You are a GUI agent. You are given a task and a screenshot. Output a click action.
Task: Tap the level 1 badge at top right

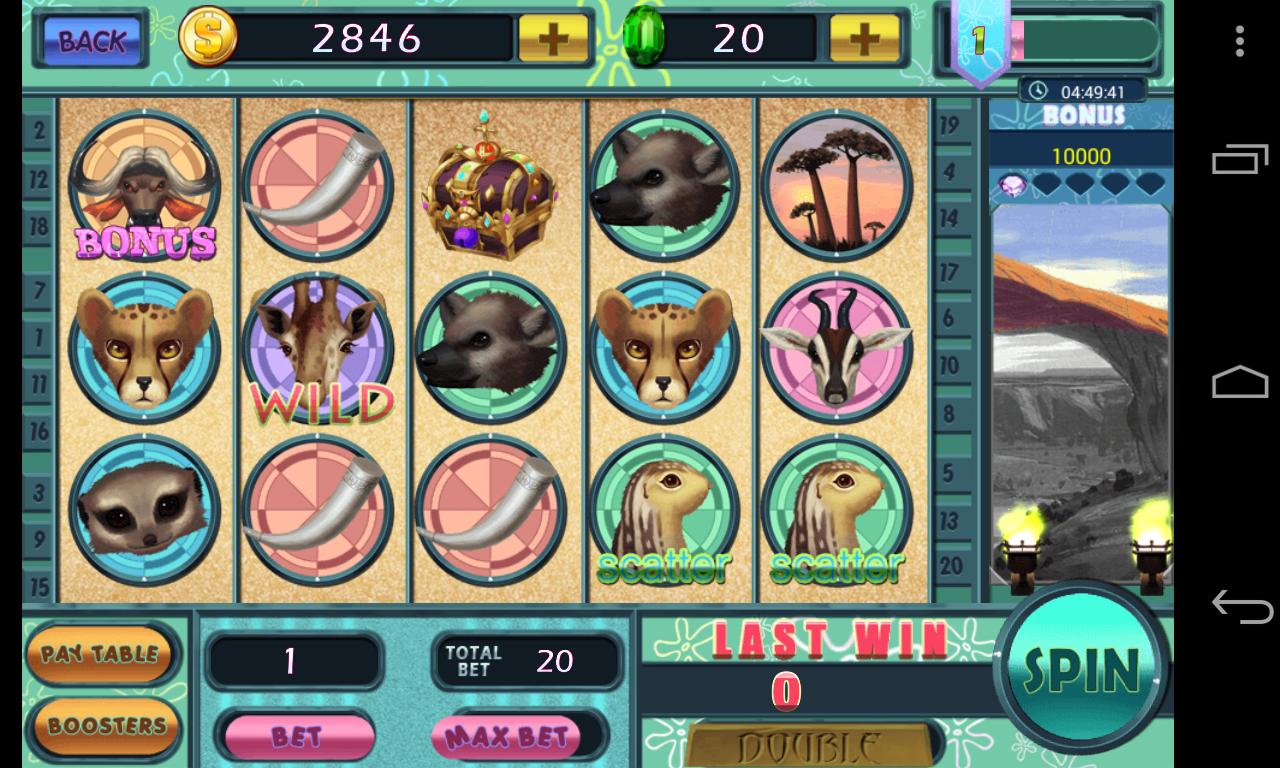(979, 40)
